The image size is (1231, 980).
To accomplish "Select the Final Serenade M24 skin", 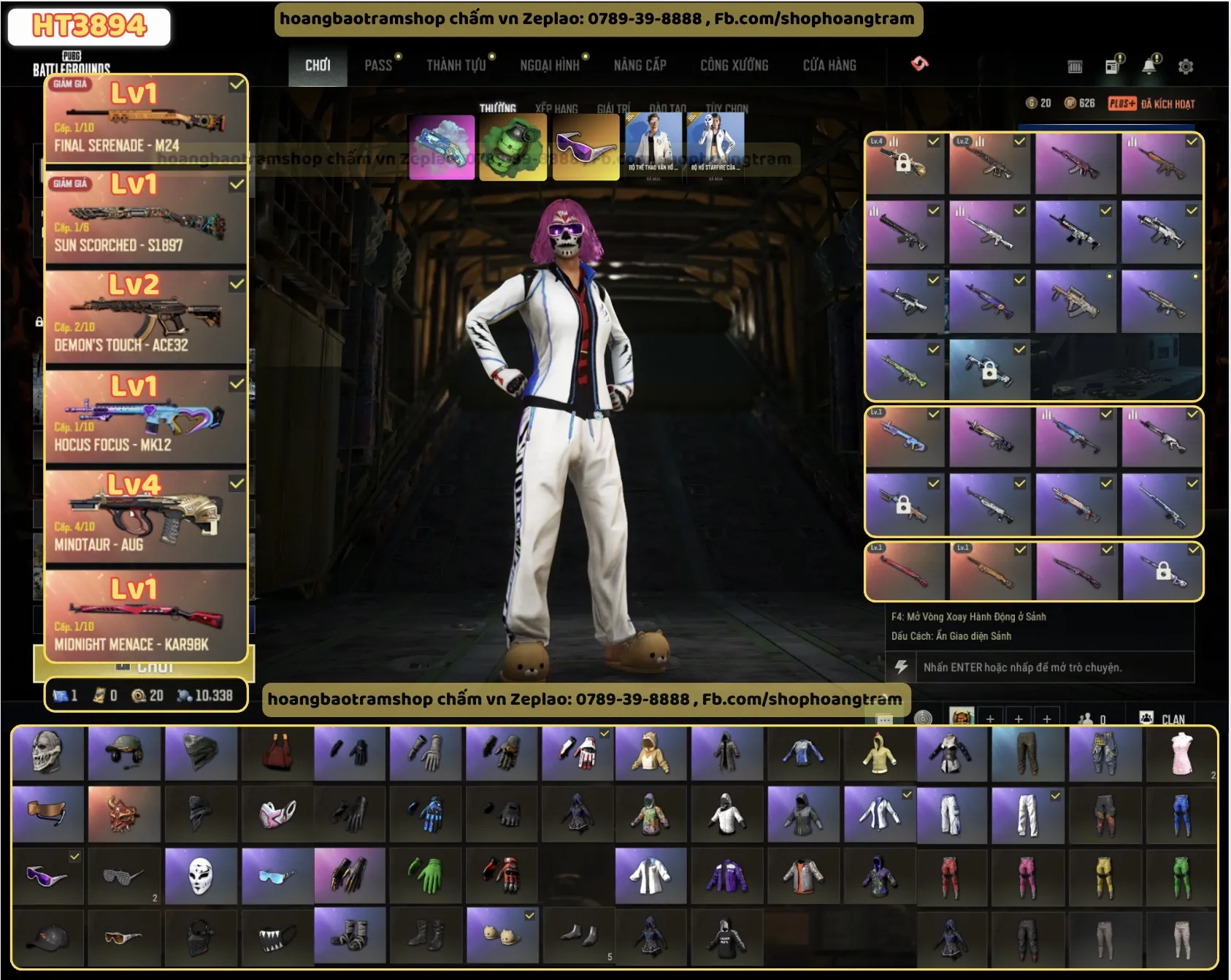I will click(x=145, y=118).
